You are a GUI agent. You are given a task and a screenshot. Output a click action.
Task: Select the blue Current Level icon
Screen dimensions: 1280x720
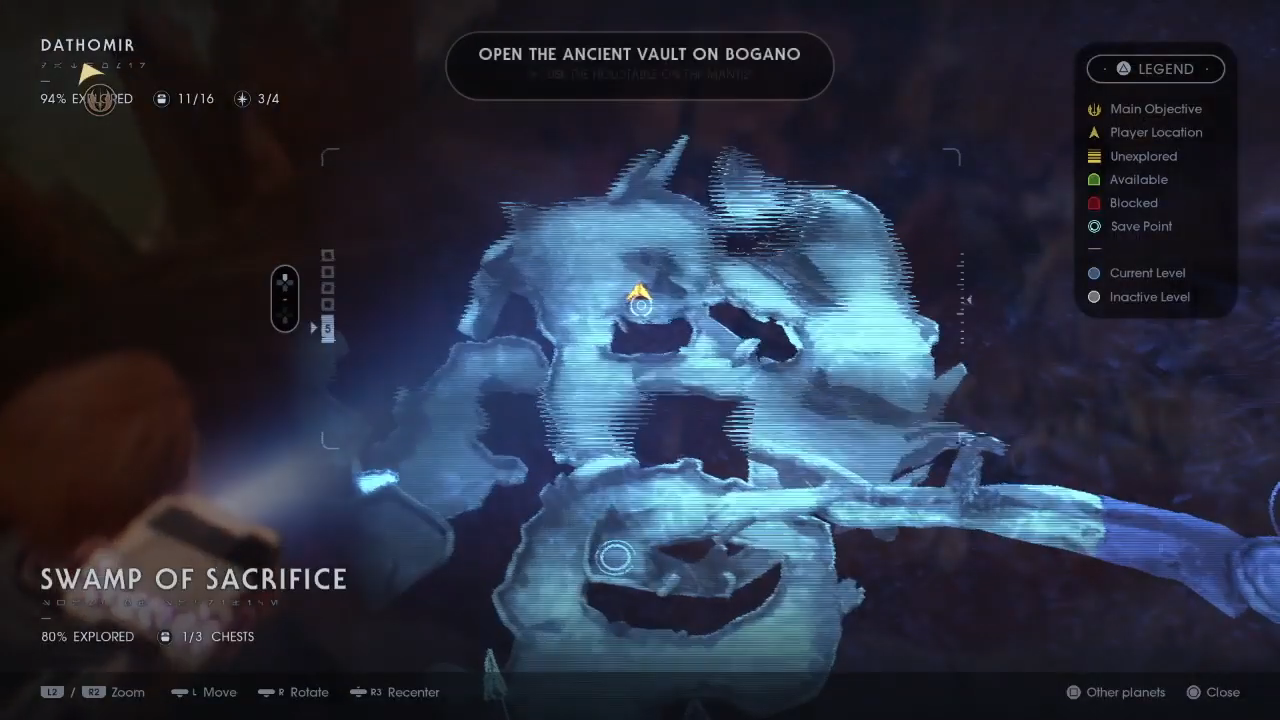pyautogui.click(x=1094, y=272)
